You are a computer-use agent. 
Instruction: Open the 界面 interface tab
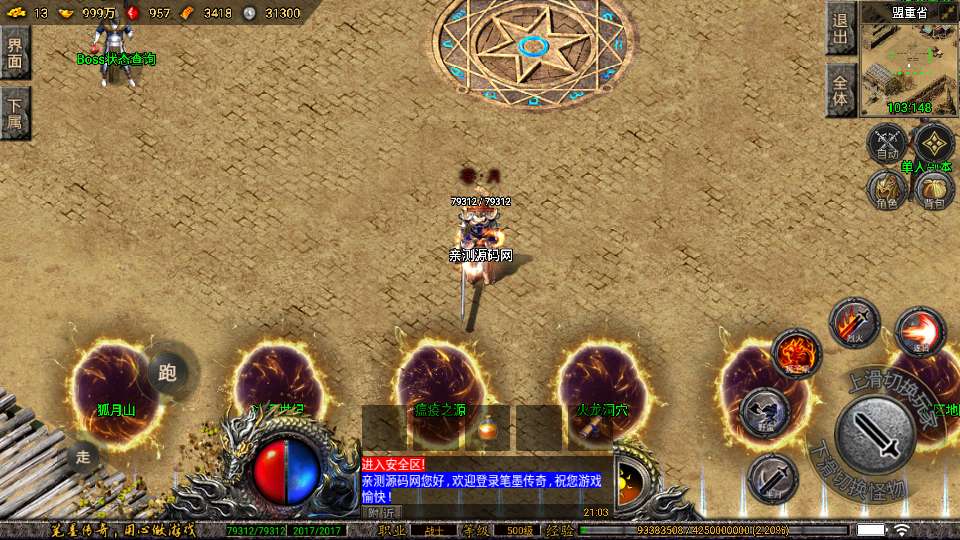click(x=15, y=52)
